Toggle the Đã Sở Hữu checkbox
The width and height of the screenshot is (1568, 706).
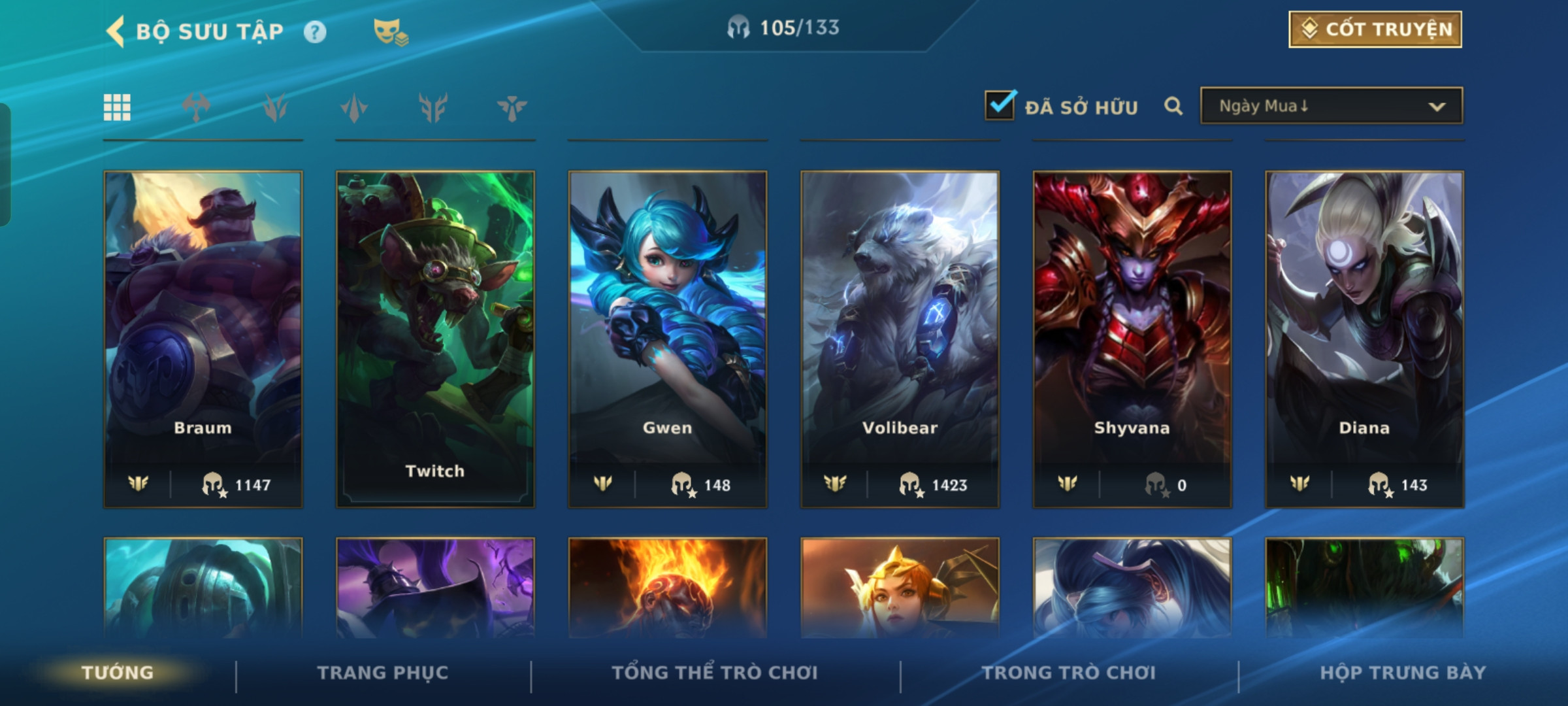point(1000,105)
